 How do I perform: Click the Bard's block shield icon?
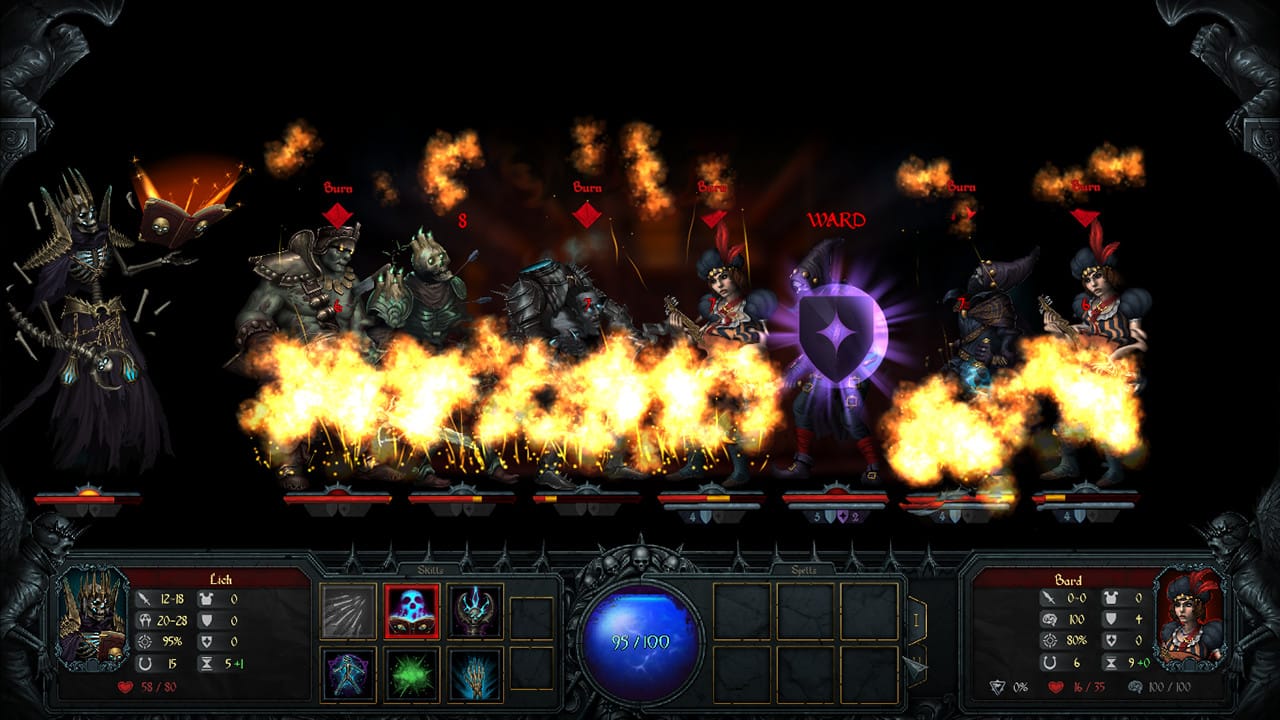(1111, 619)
